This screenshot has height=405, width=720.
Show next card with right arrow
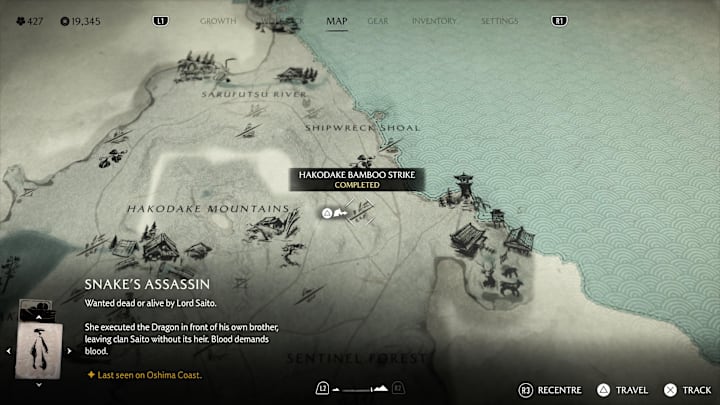pyautogui.click(x=68, y=351)
